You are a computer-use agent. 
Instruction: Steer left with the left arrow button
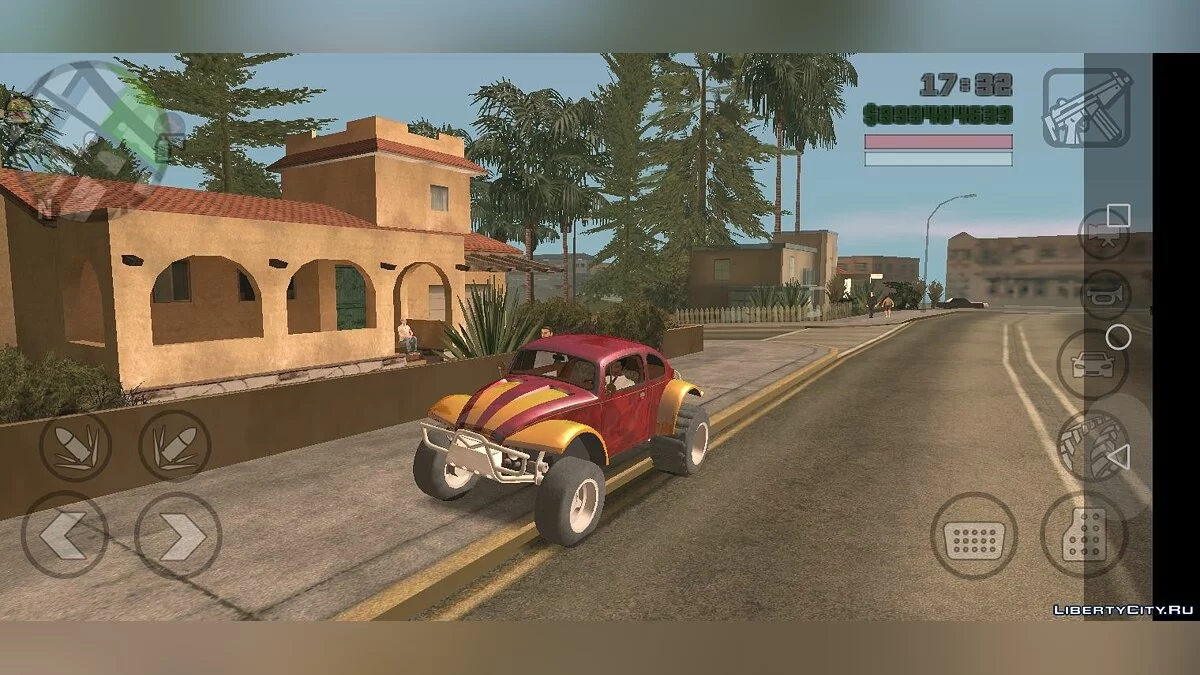tap(65, 535)
